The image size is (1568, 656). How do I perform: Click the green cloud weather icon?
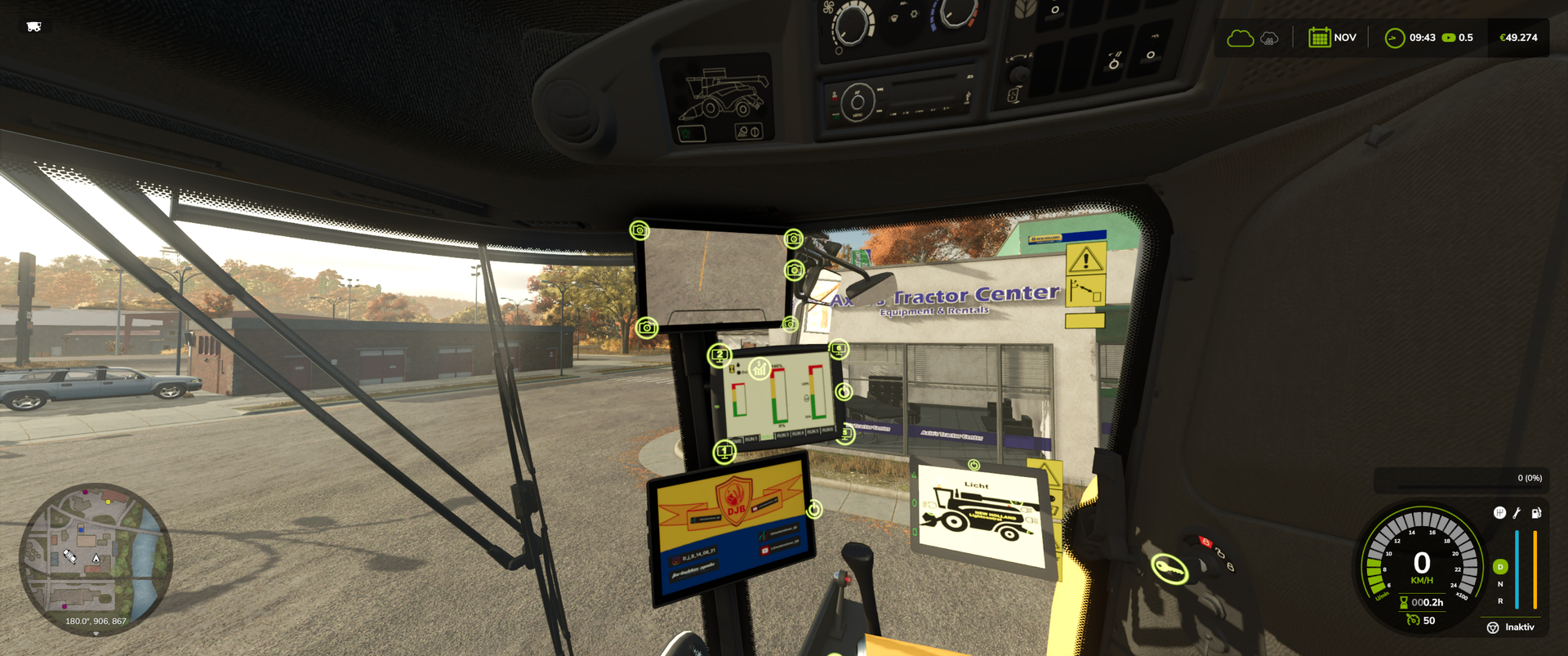tap(1240, 38)
